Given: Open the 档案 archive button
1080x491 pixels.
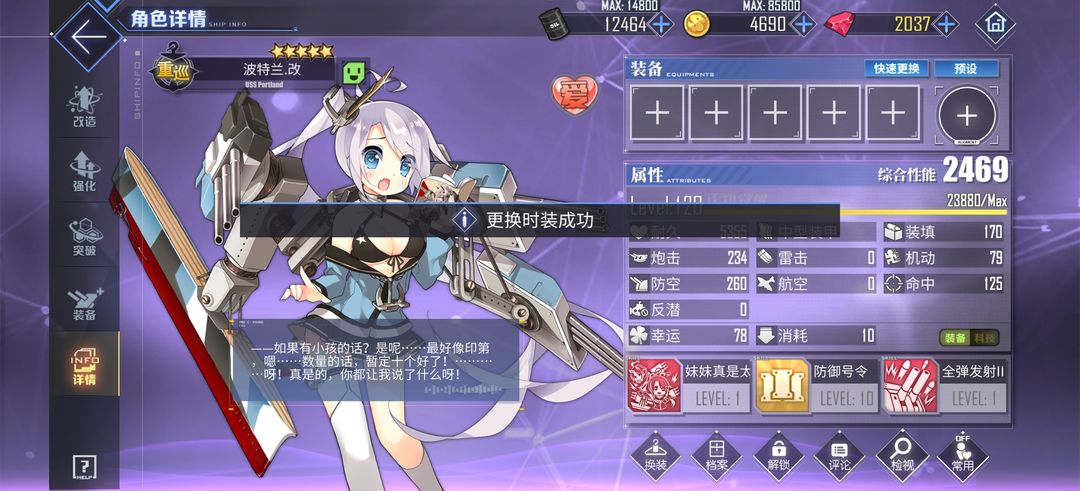Looking at the screenshot, I should pyautogui.click(x=716, y=455).
